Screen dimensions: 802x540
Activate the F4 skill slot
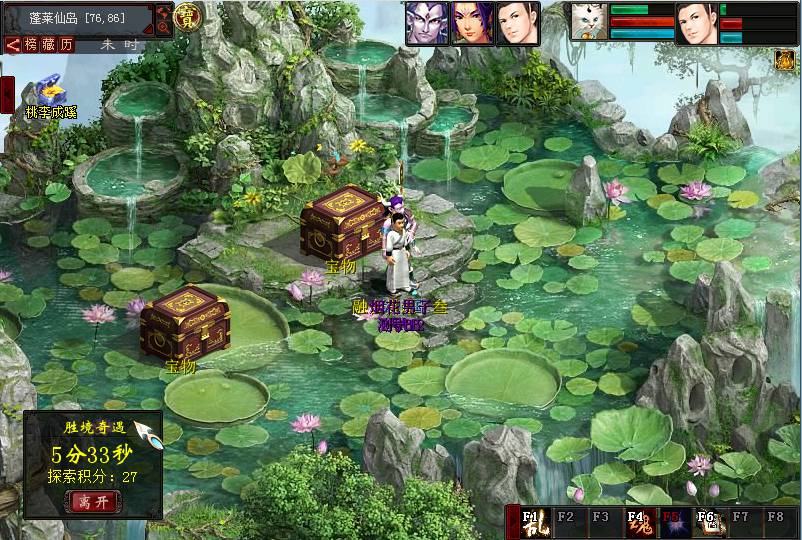coord(636,523)
